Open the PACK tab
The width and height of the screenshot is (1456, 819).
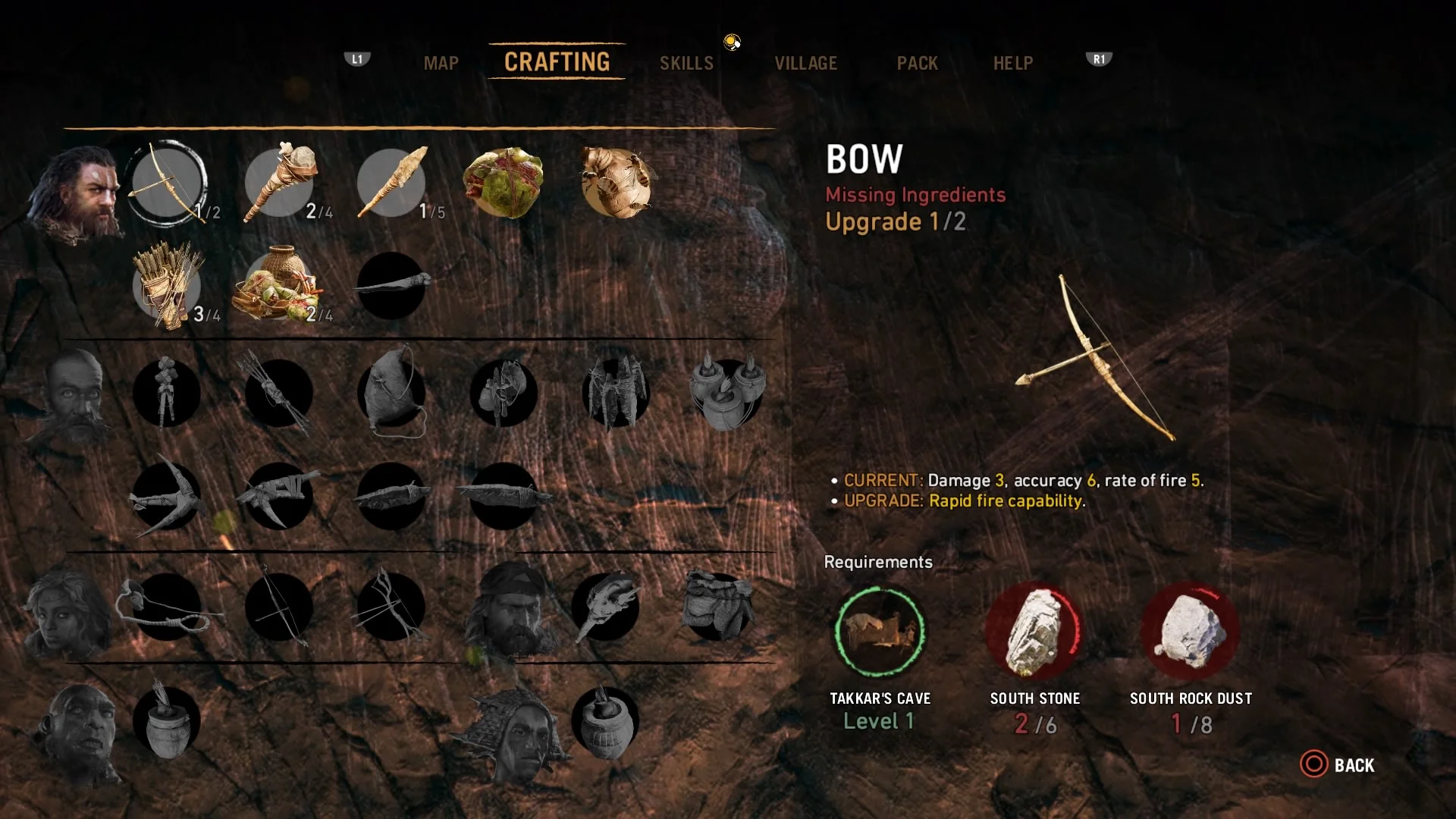tap(918, 63)
